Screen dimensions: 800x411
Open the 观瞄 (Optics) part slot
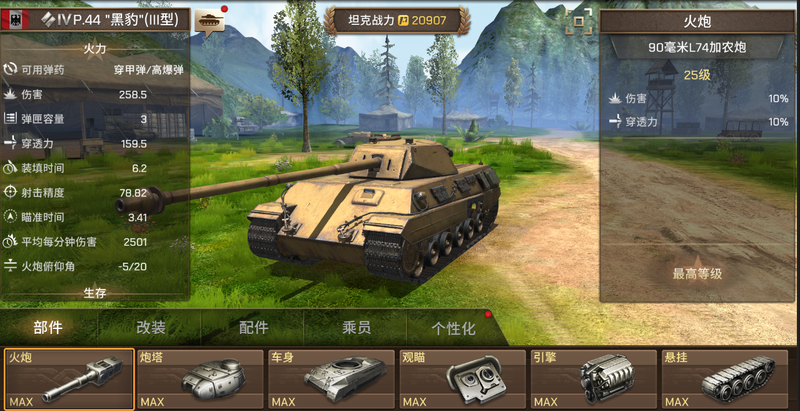(462, 379)
